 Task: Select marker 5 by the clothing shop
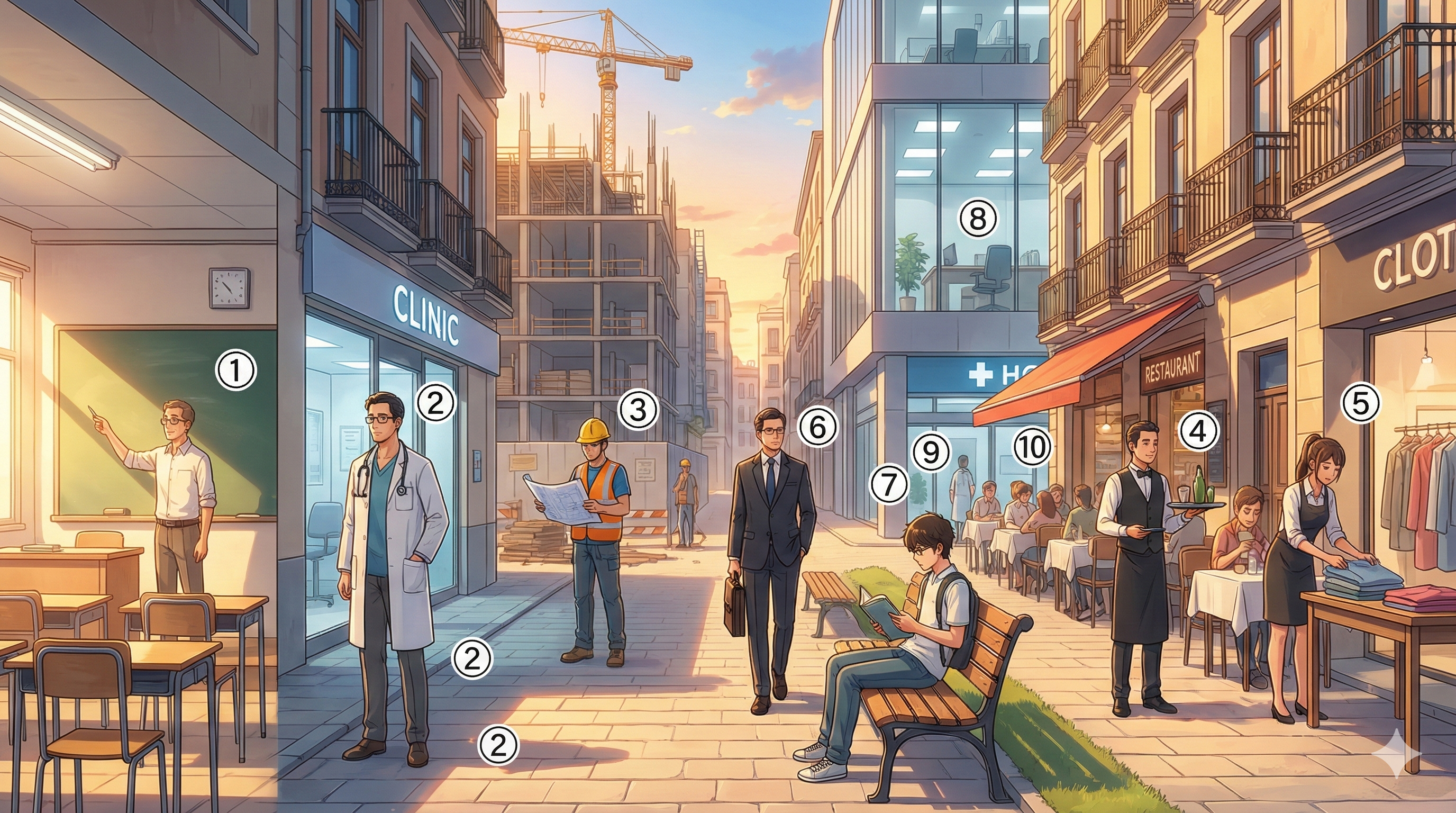(x=1360, y=404)
